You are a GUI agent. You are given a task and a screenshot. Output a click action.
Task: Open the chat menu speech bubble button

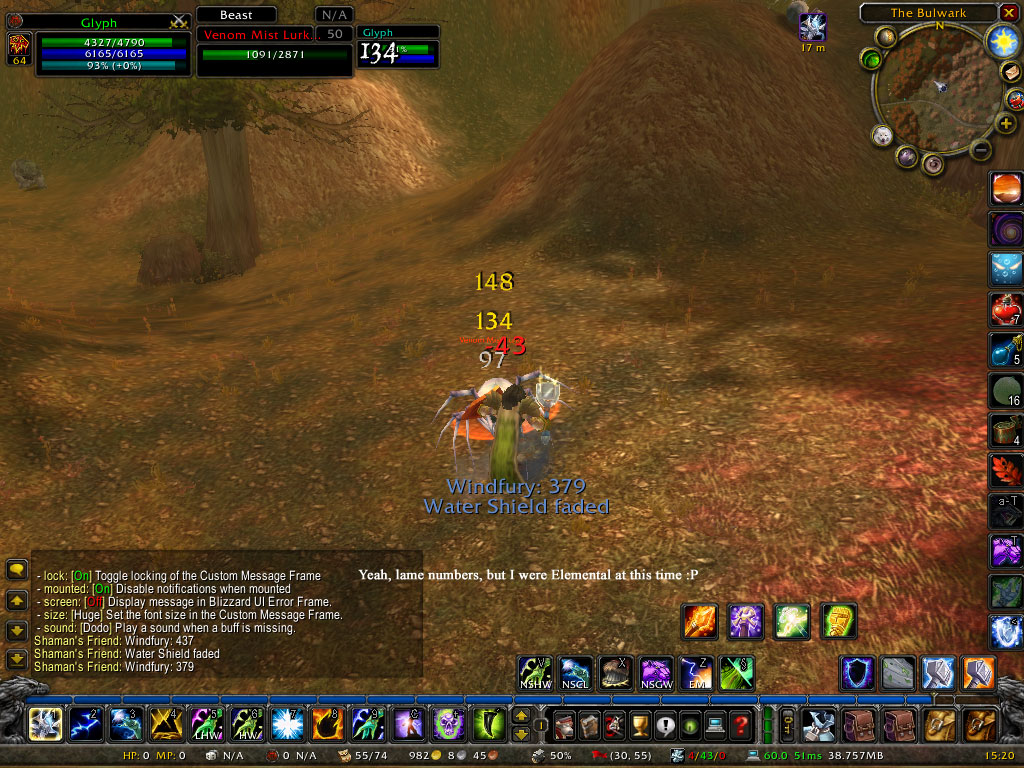[x=17, y=570]
